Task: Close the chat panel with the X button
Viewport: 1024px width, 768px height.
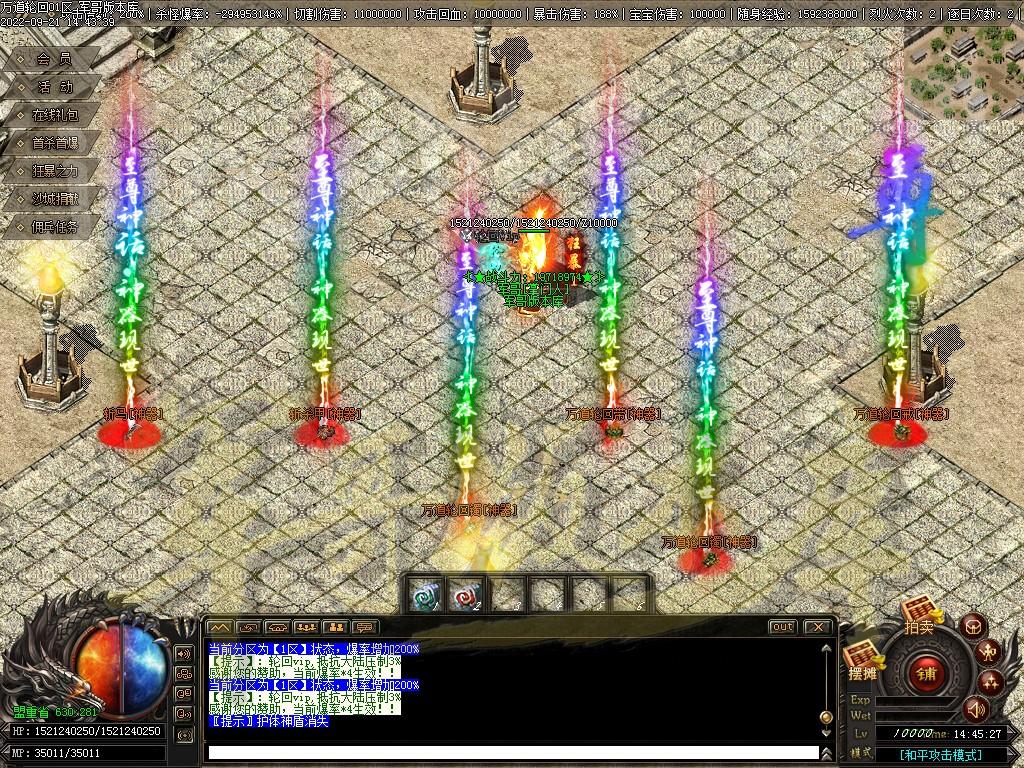Action: 818,627
